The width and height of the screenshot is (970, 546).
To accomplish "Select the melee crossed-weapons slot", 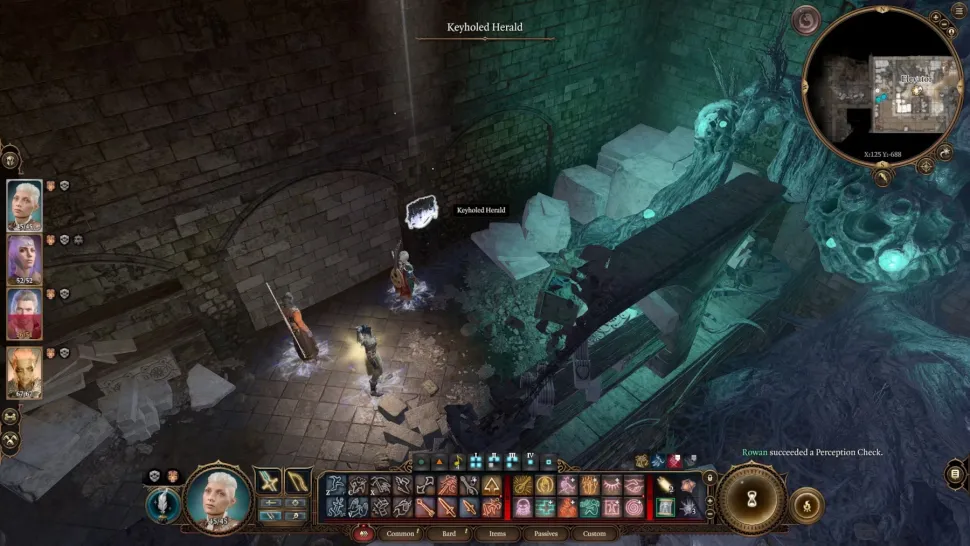I will 268,482.
